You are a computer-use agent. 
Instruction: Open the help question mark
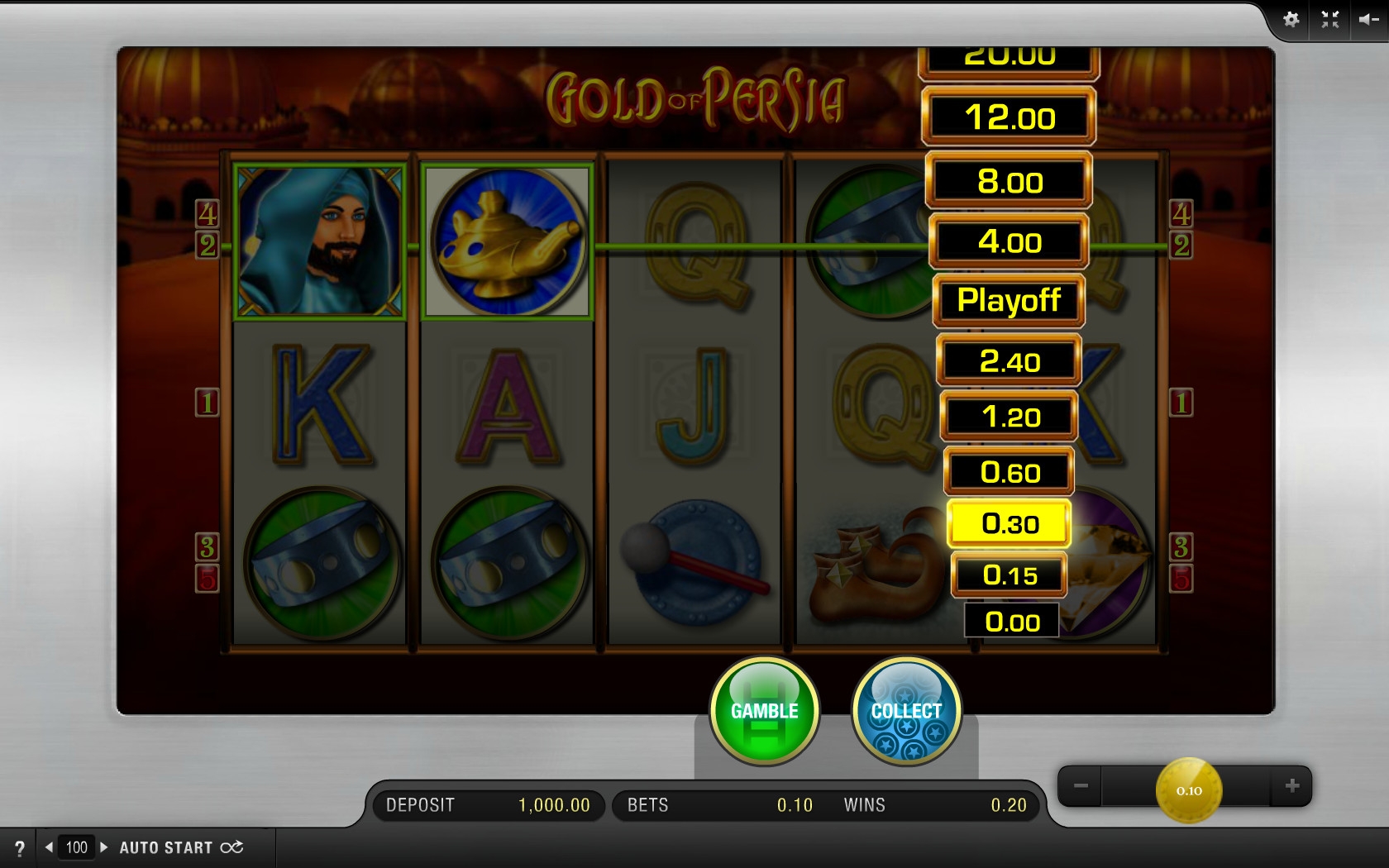tap(20, 848)
